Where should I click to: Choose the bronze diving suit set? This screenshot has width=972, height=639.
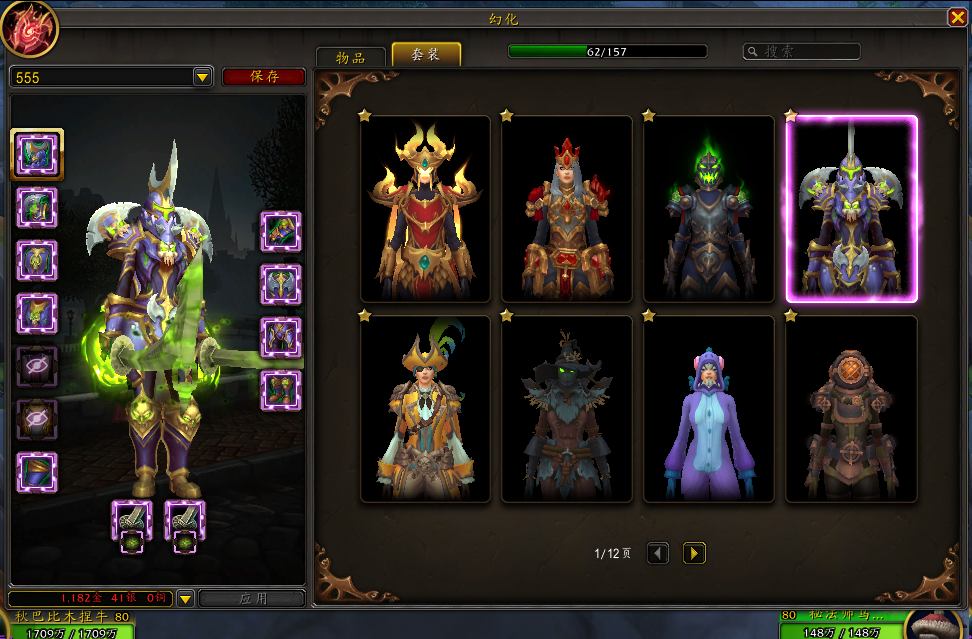click(x=851, y=408)
